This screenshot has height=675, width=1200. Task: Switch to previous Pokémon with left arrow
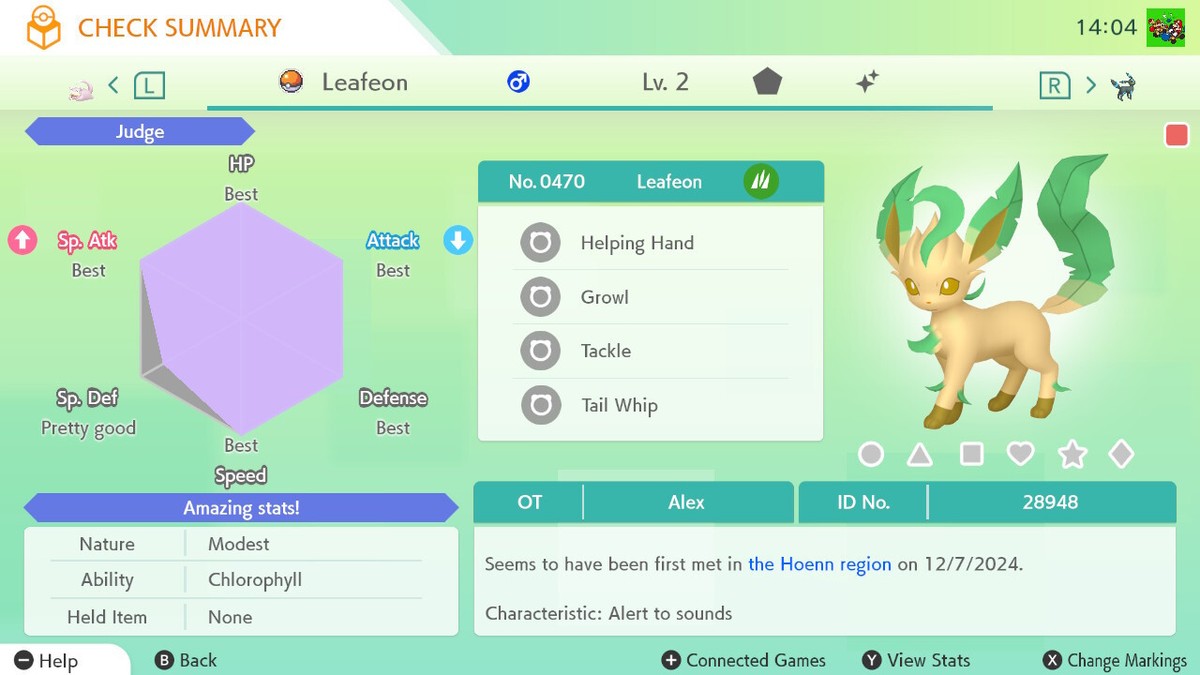[113, 85]
